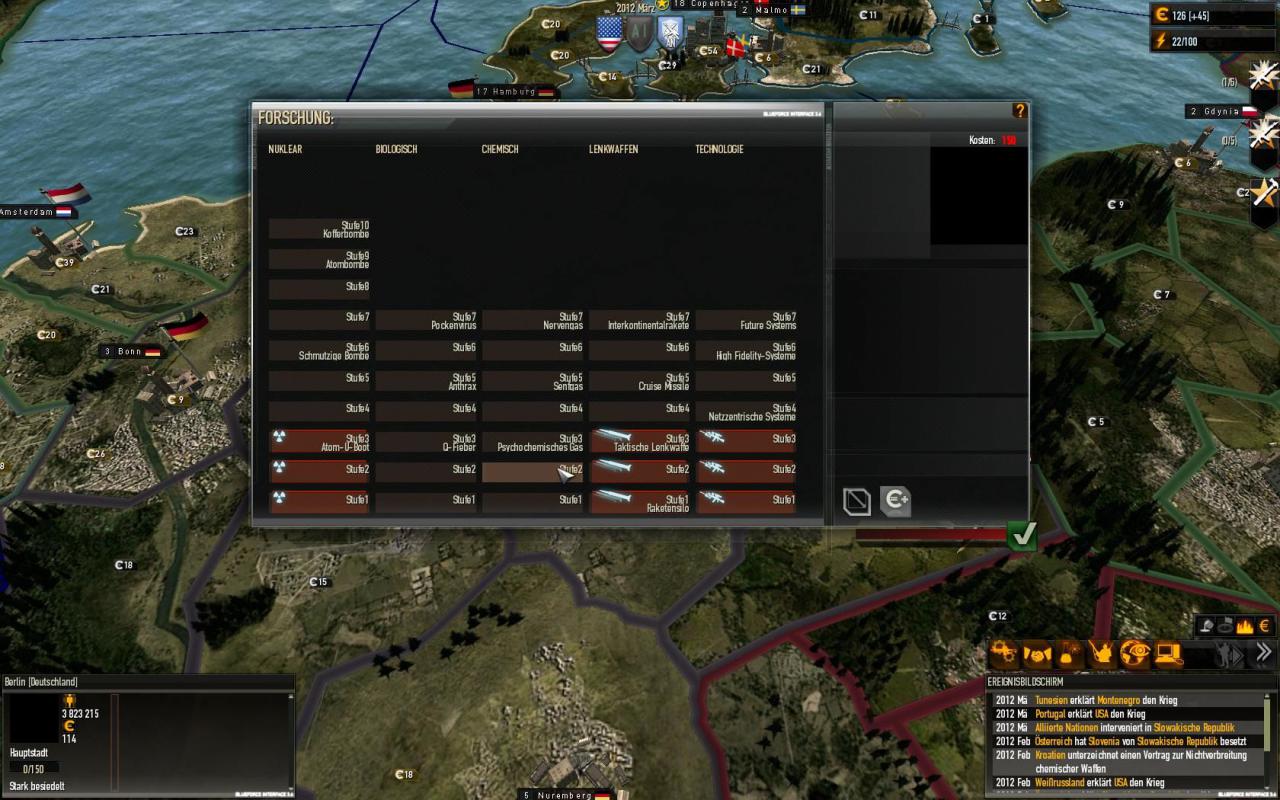The height and width of the screenshot is (800, 1280).
Task: Choose the Stufe5 Cruise Missile research
Action: point(640,381)
